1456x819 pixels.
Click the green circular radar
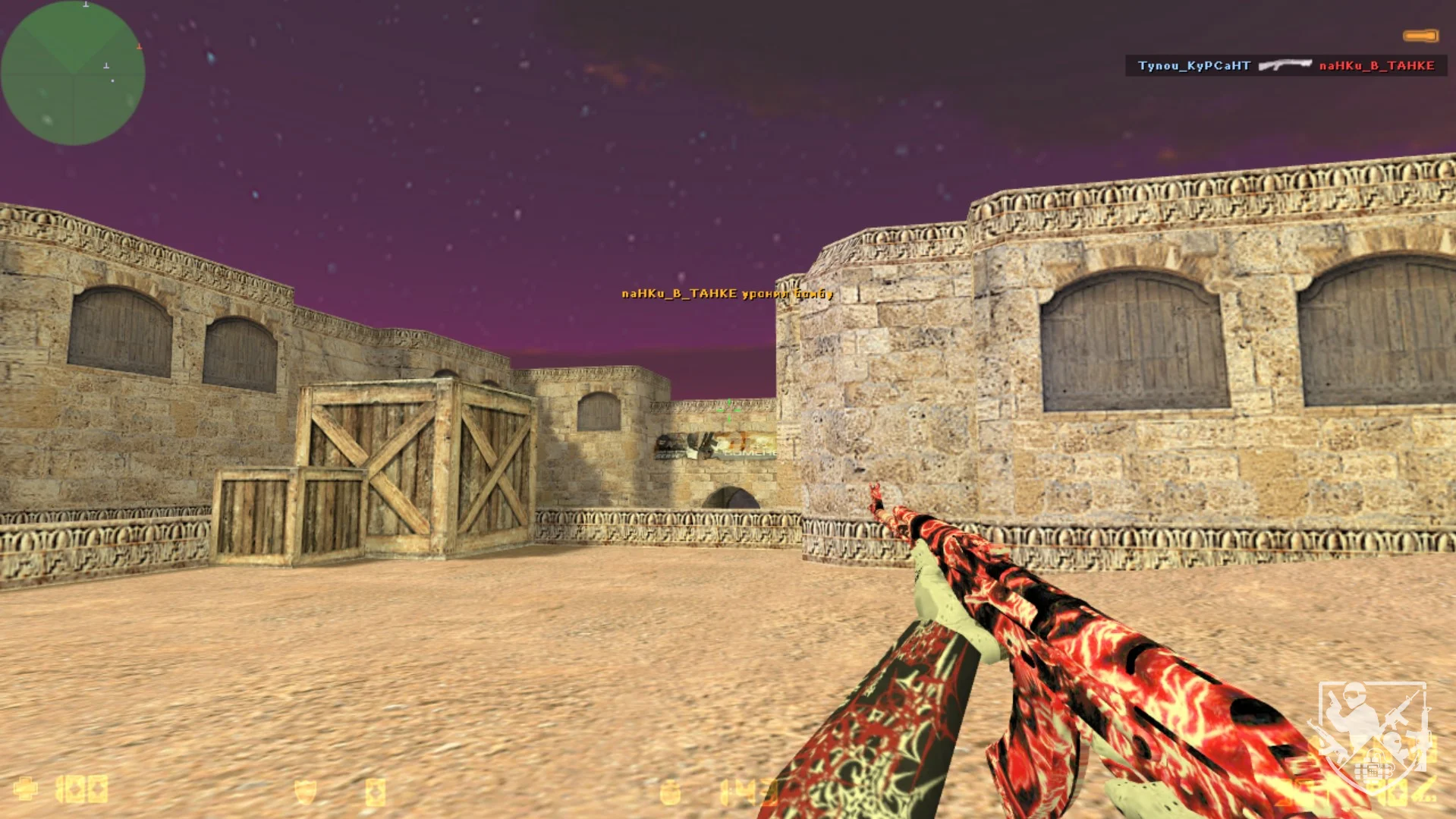tap(73, 73)
